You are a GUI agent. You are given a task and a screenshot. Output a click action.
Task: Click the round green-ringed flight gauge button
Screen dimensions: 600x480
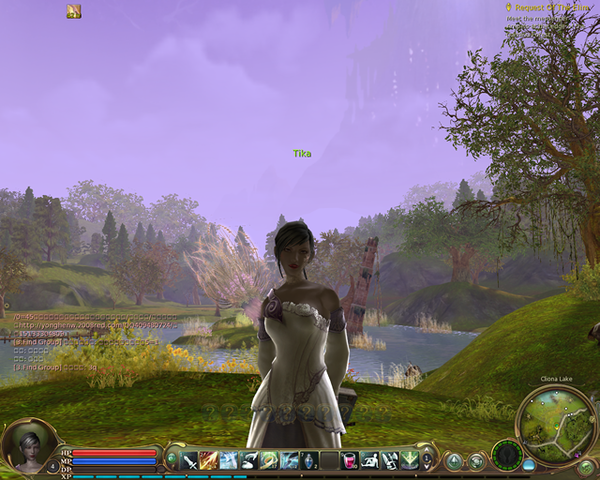click(x=507, y=456)
